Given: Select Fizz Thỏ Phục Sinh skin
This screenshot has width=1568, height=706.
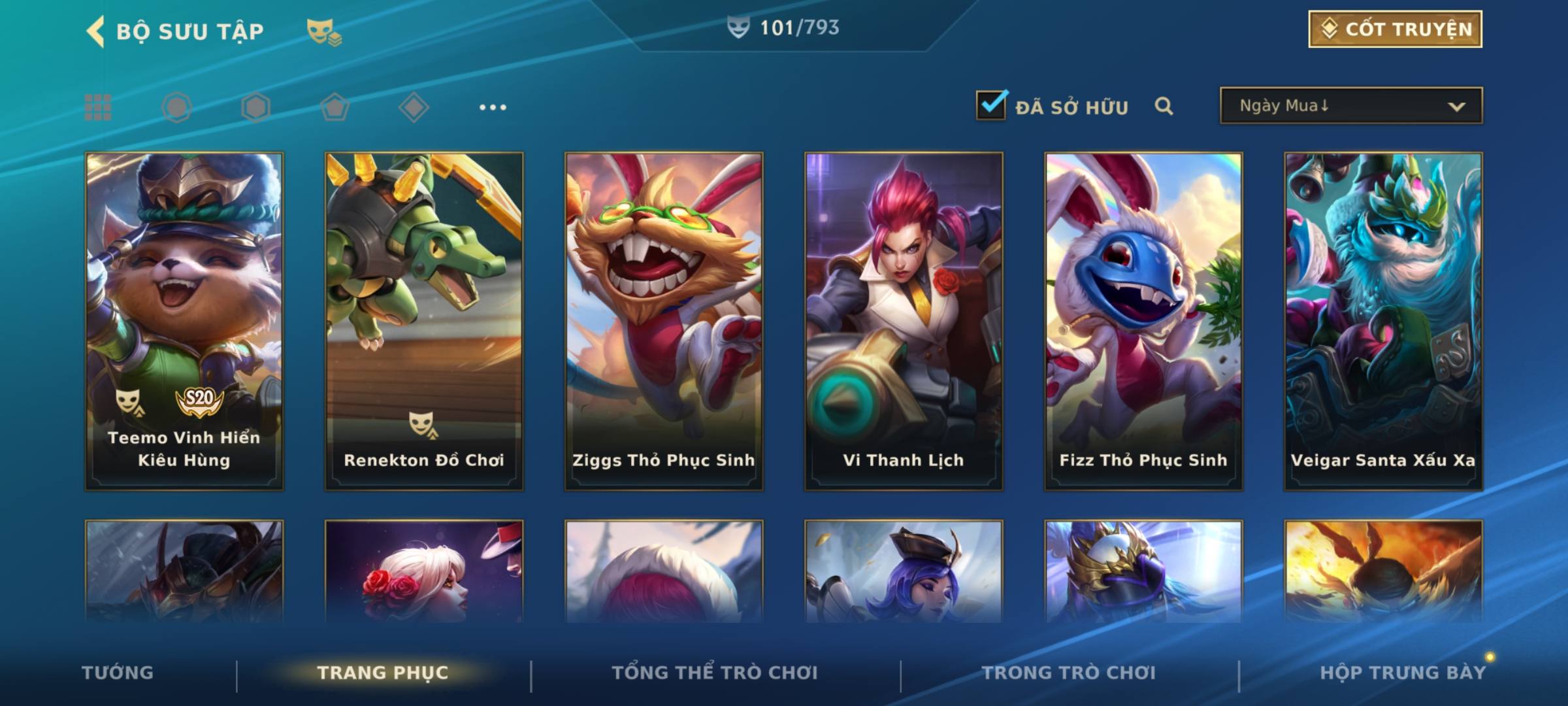Looking at the screenshot, I should pos(1143,320).
